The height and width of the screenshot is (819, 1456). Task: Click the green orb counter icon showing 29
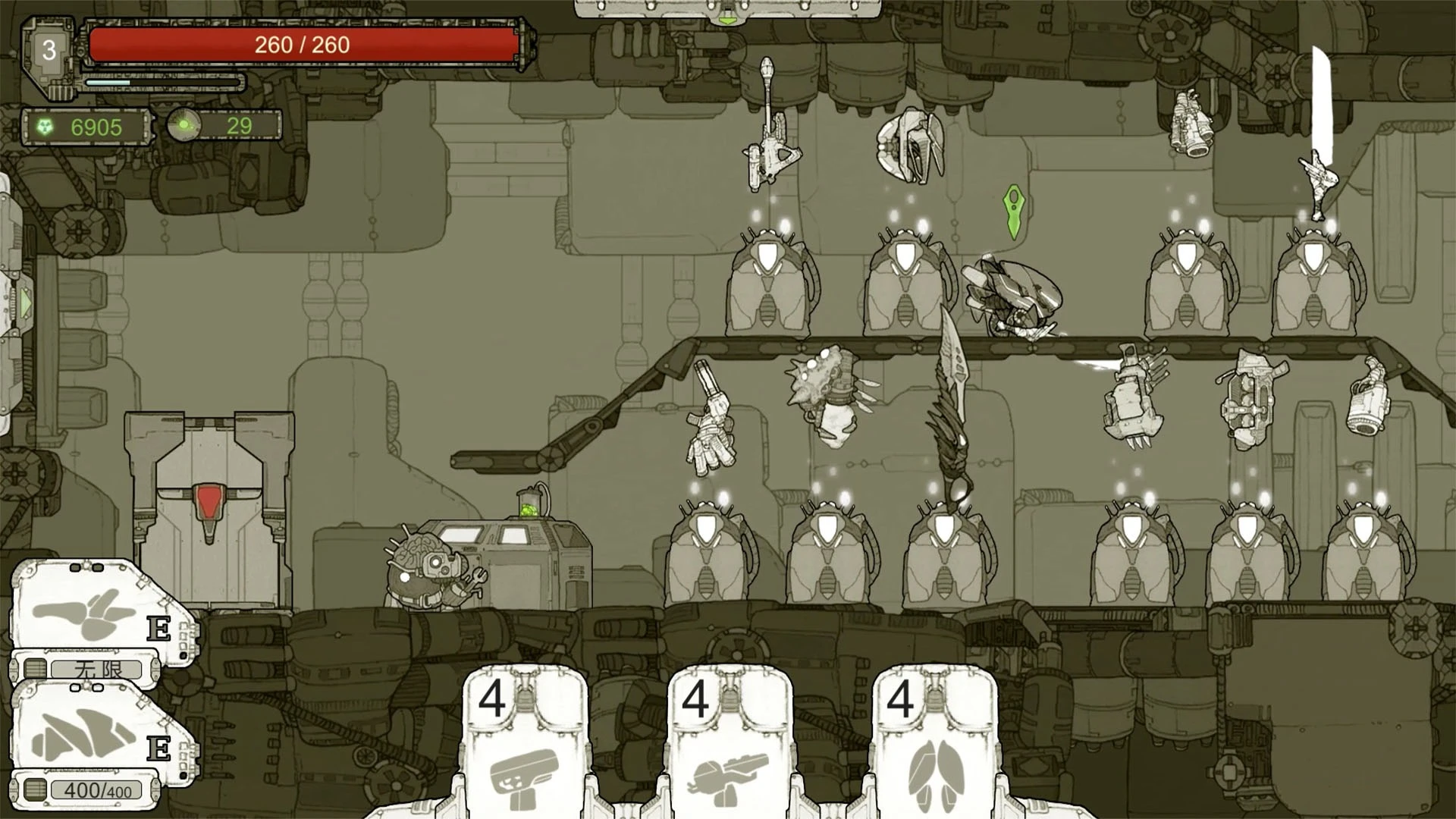pyautogui.click(x=184, y=125)
